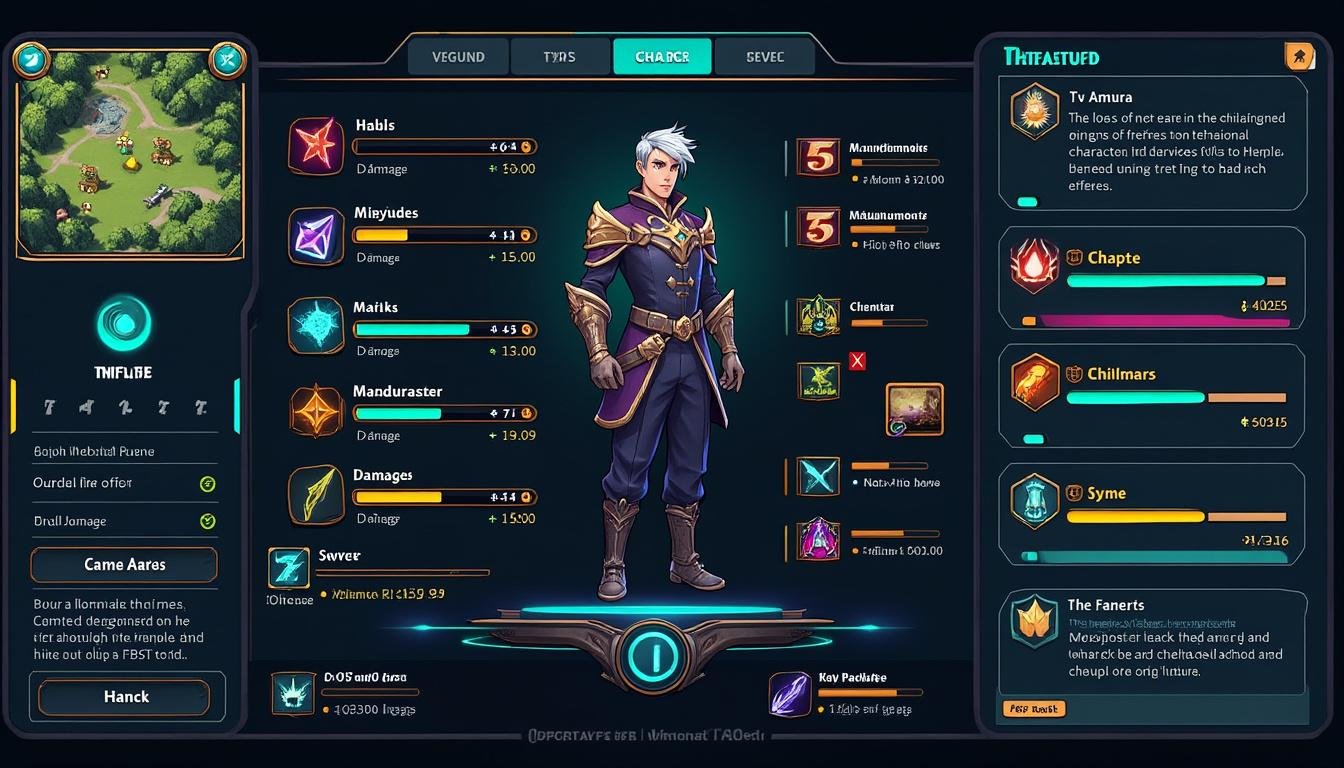Activate the central power button below character
The height and width of the screenshot is (768, 1344).
click(655, 657)
